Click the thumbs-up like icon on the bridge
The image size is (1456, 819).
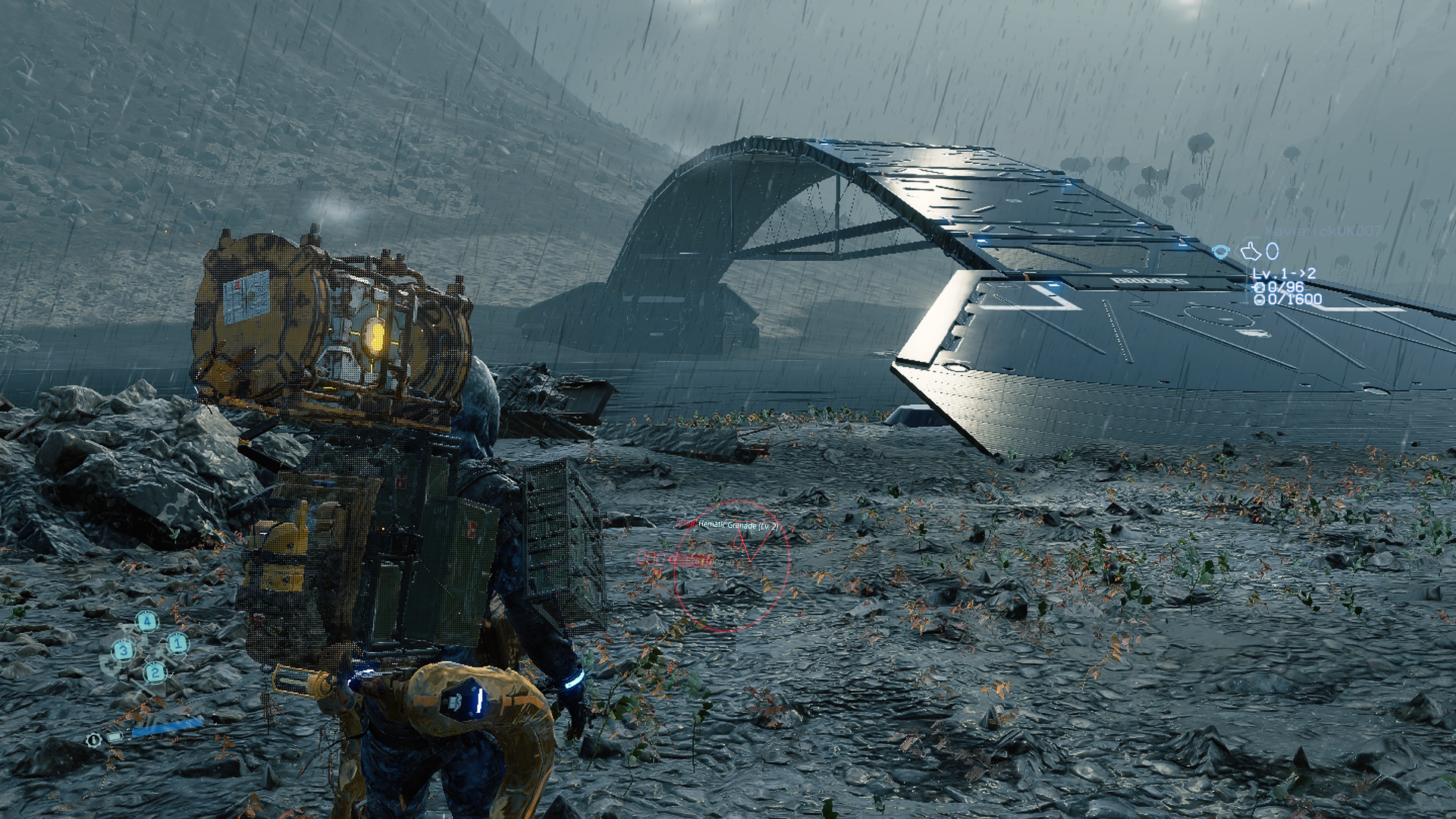click(x=1250, y=251)
